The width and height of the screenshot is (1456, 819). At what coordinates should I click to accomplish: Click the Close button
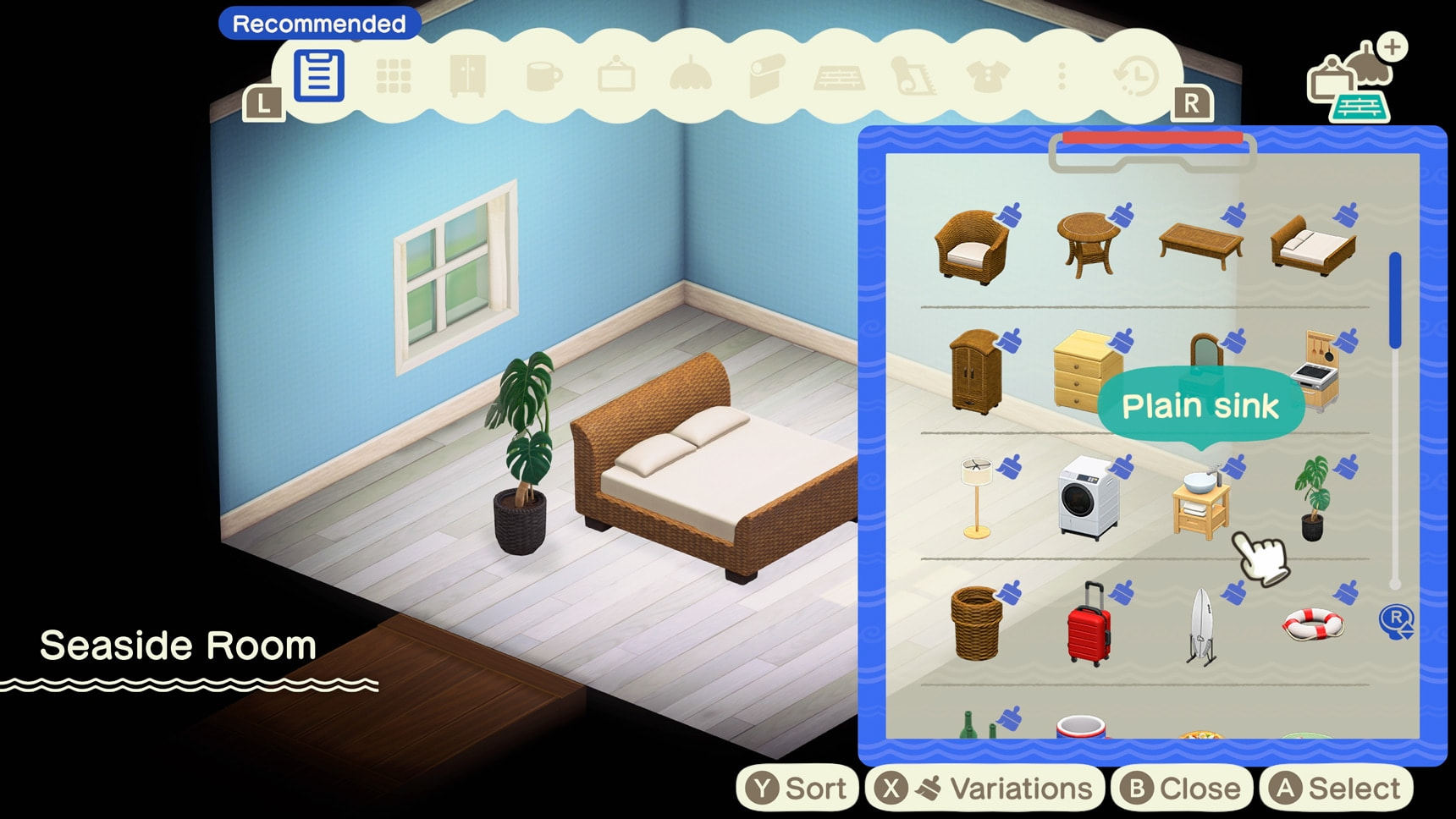(1182, 787)
